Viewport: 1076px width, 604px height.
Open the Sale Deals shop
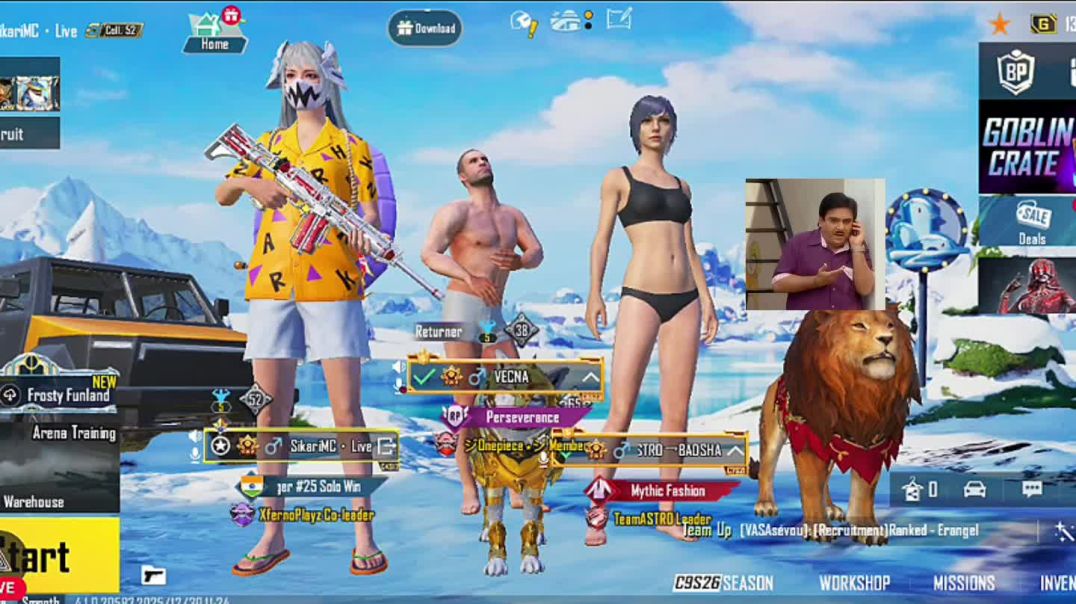click(x=1031, y=221)
